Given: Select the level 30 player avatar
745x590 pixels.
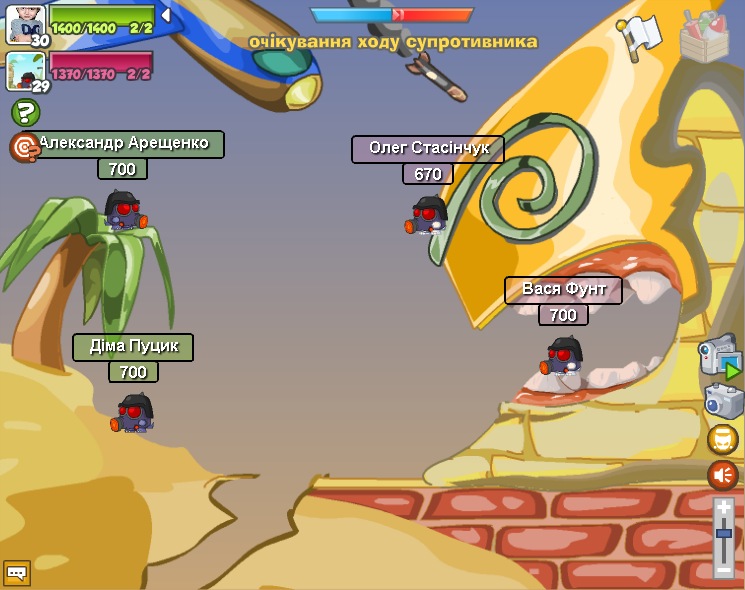Looking at the screenshot, I should pos(24,23).
